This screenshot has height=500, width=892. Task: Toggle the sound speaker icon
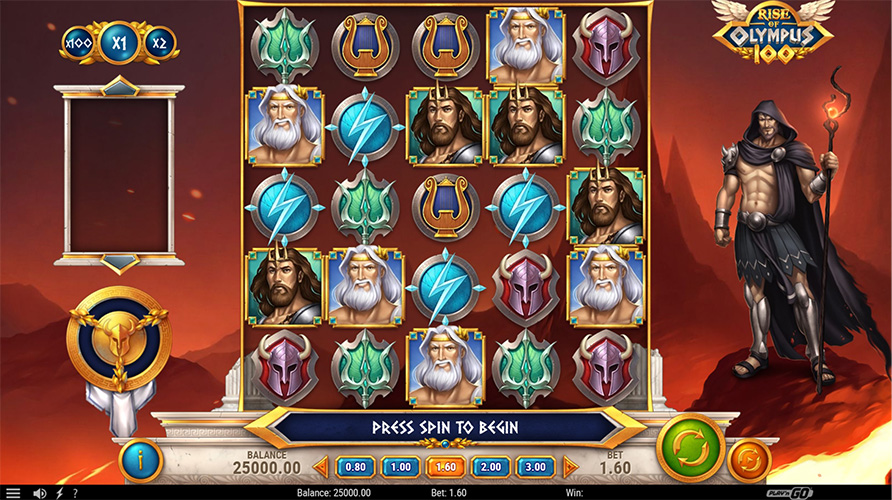pos(40,493)
